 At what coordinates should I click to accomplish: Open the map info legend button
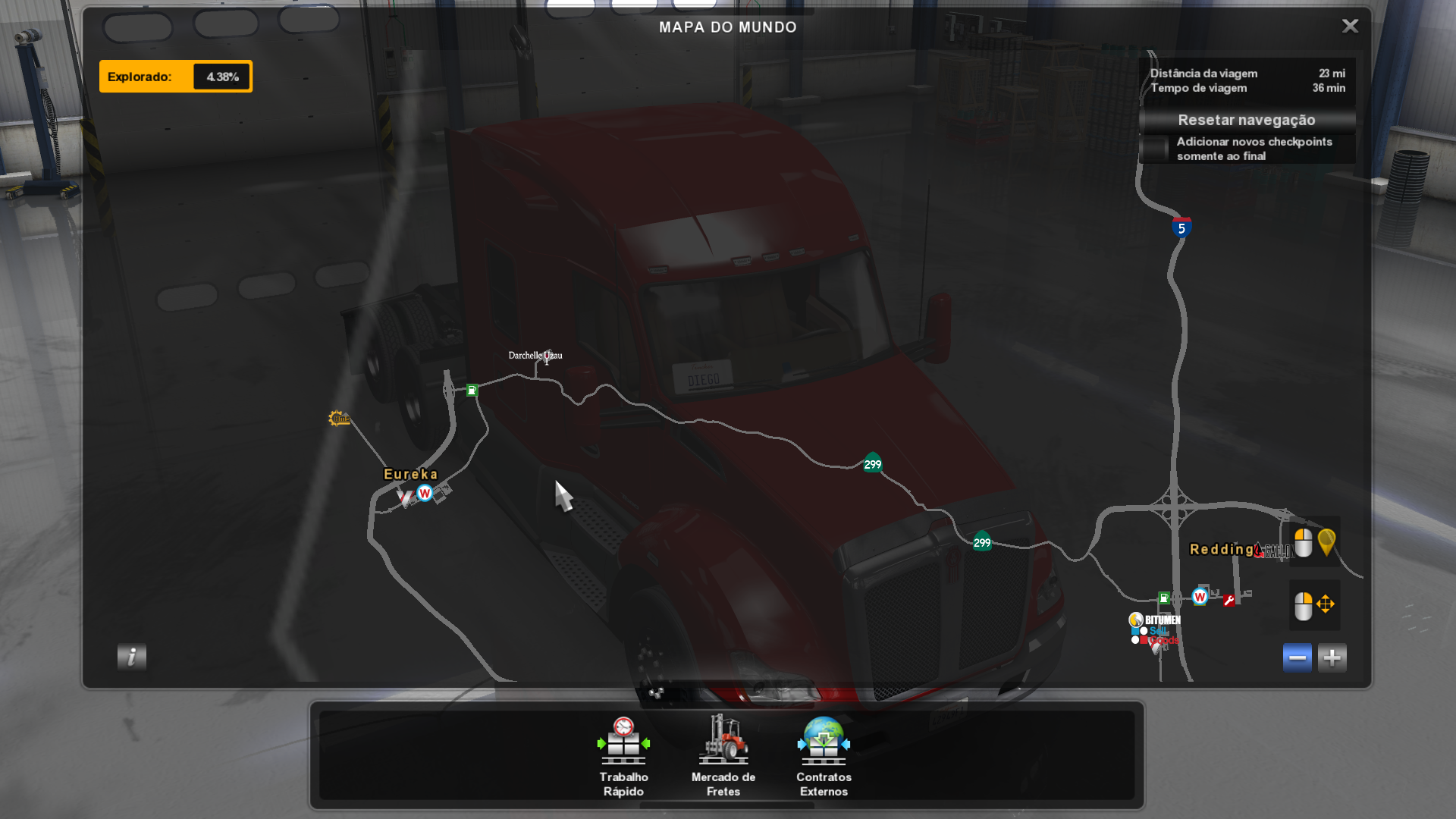click(132, 657)
